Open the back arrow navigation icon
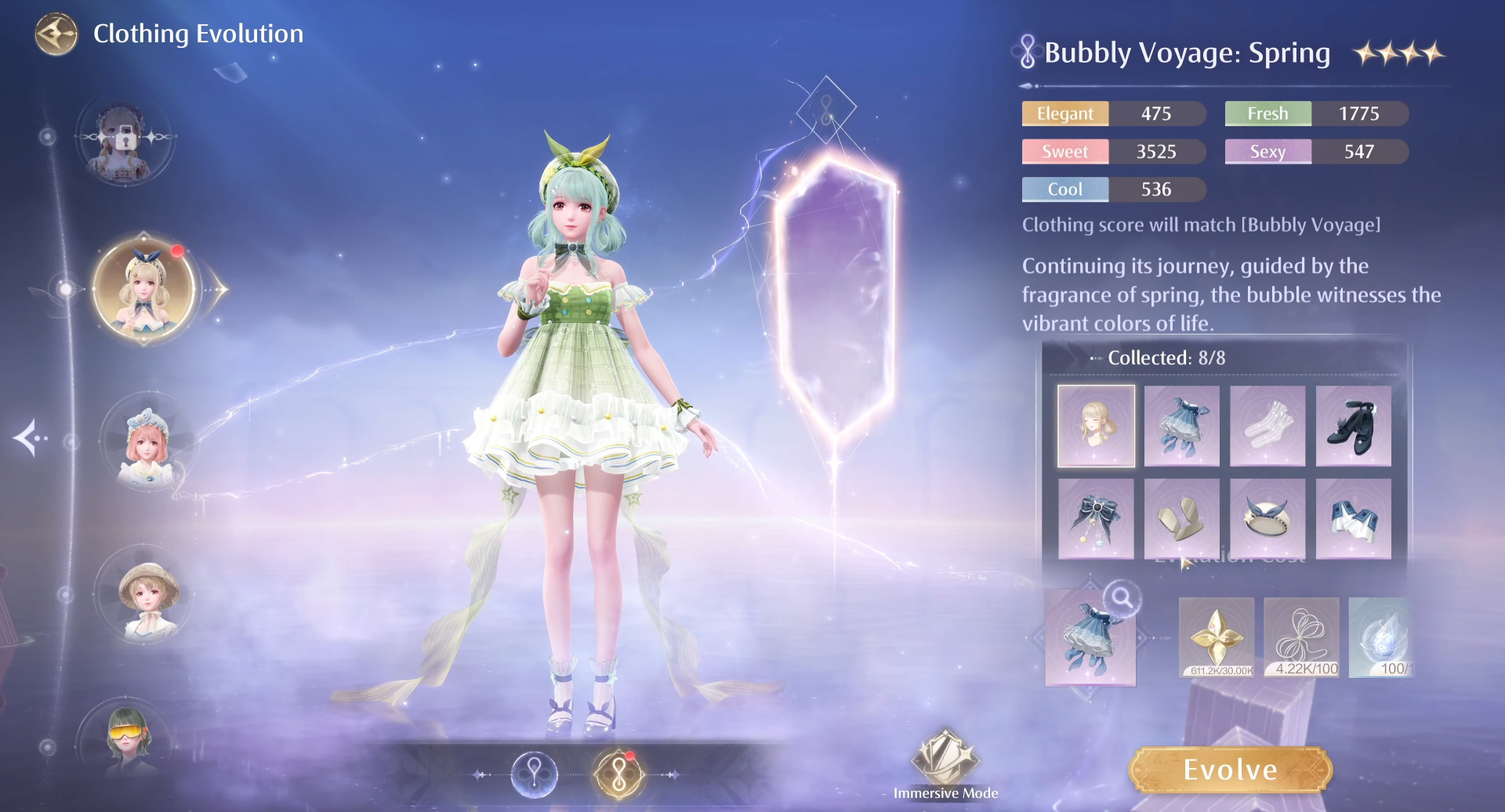This screenshot has height=812, width=1505. pos(55,35)
